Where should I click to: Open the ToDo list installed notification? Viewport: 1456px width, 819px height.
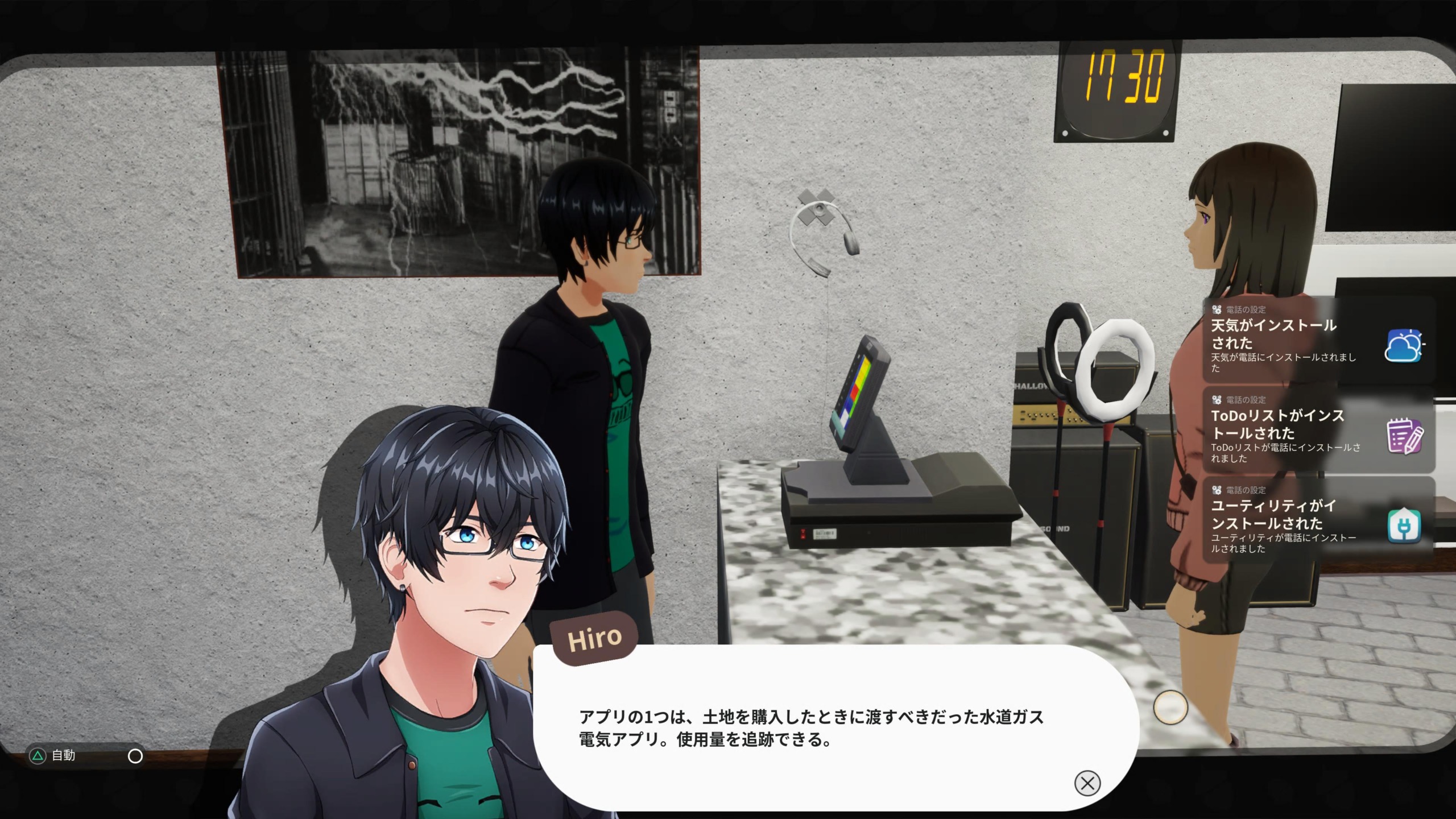click(1317, 431)
